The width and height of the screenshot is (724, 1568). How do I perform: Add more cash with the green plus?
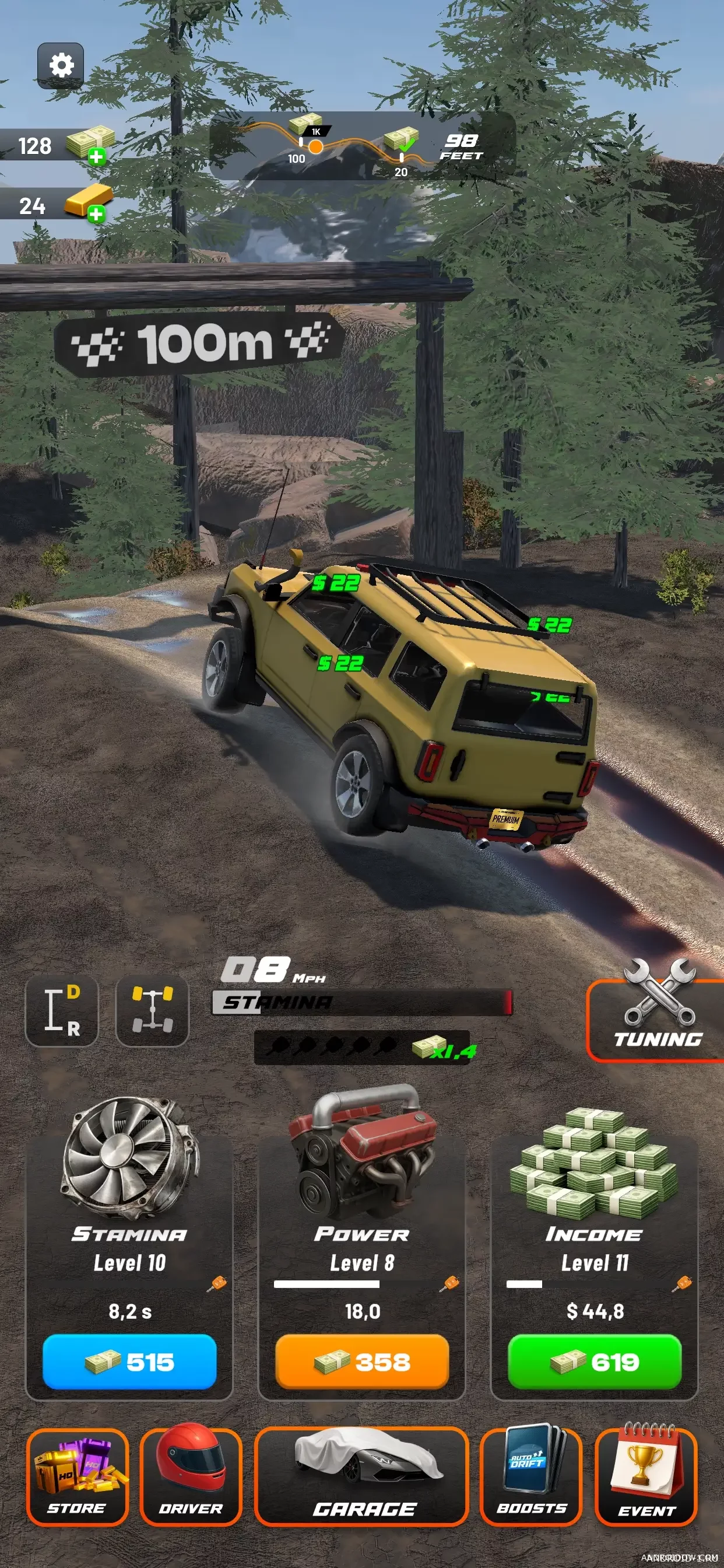pos(96,157)
